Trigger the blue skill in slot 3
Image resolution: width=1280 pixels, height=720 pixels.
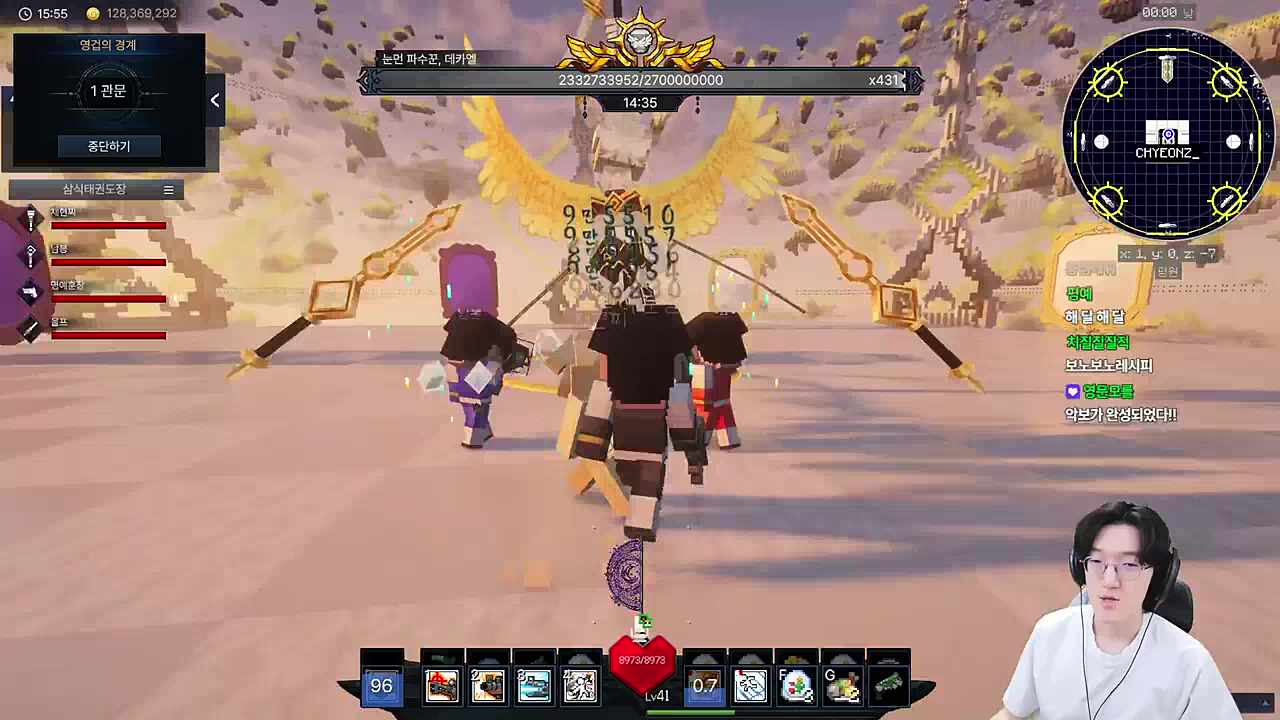(x=534, y=685)
